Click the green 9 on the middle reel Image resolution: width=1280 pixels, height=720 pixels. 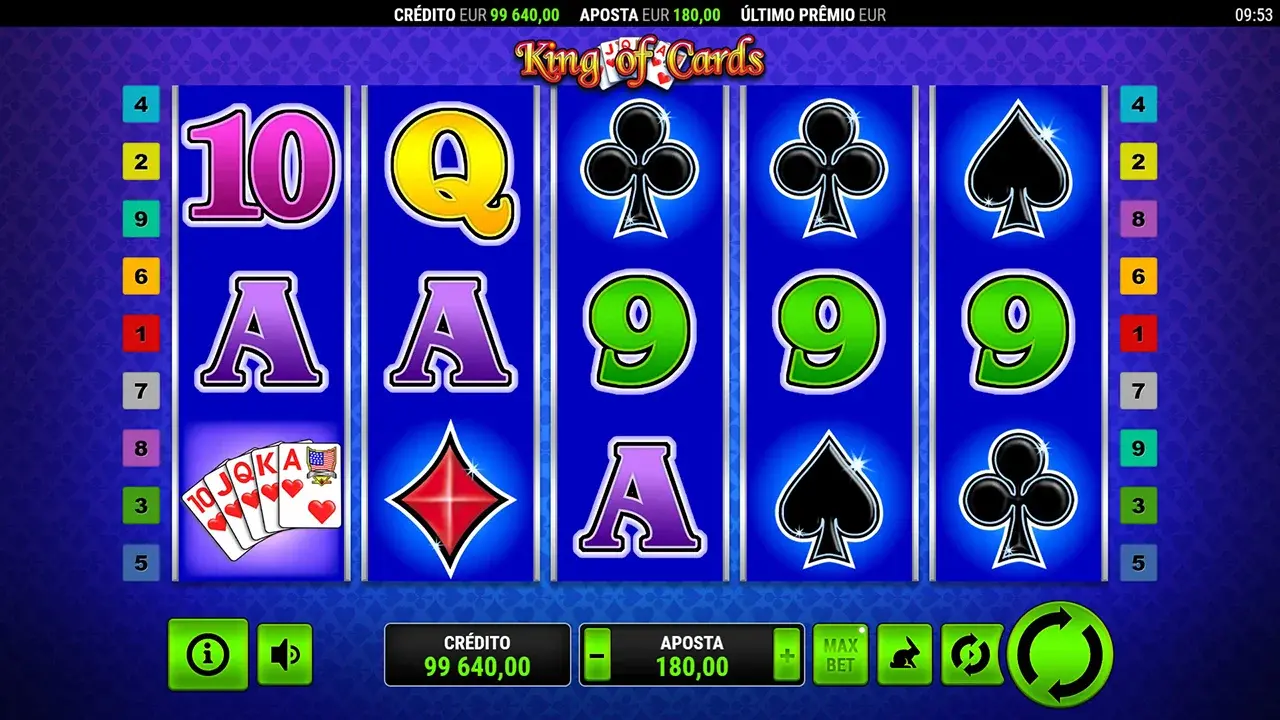(x=640, y=332)
